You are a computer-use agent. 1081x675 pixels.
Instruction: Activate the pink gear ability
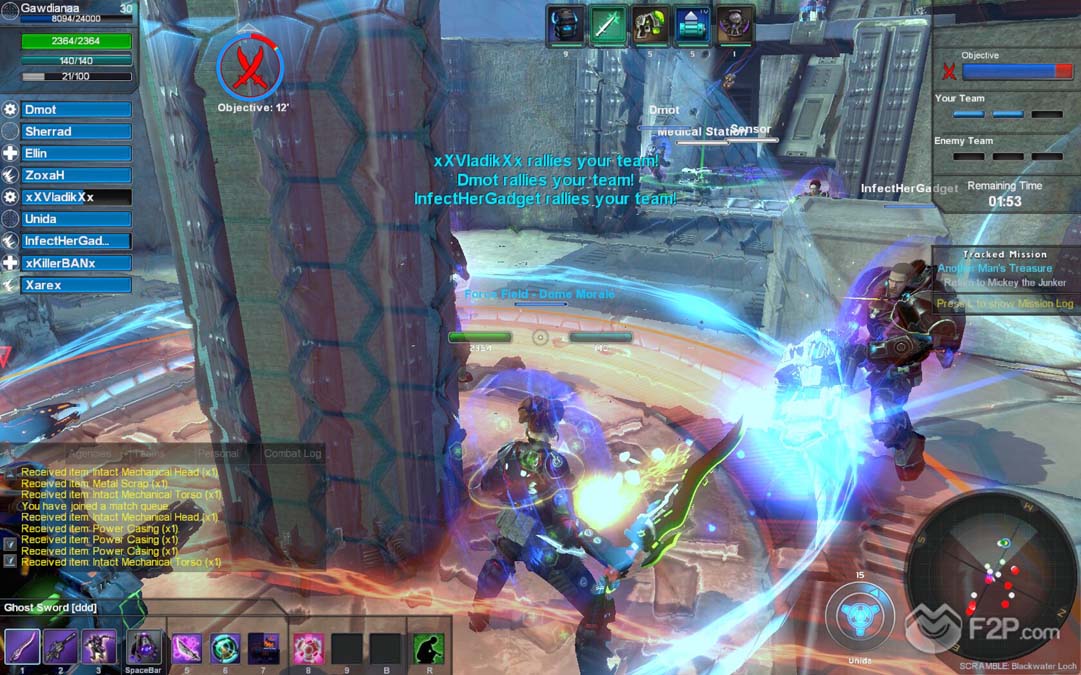coord(307,648)
